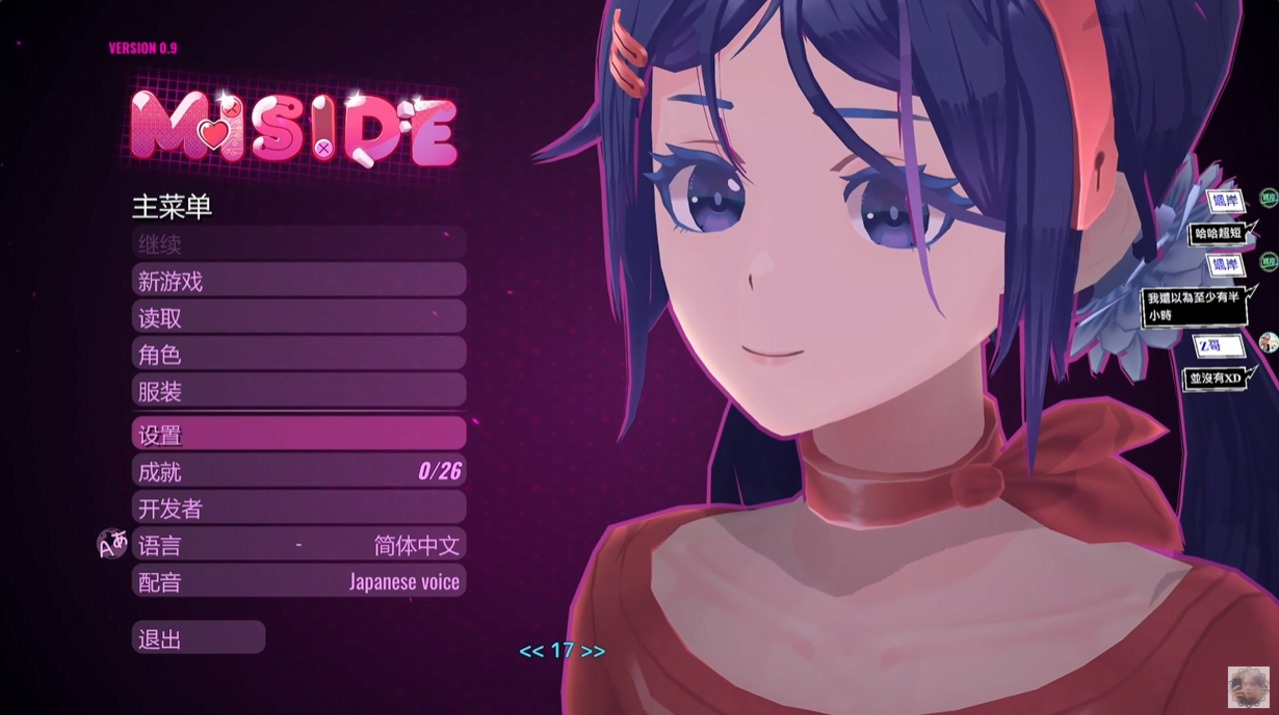1279x715 pixels.
Task: Click the left arrows beside number 17
Action: point(531,651)
